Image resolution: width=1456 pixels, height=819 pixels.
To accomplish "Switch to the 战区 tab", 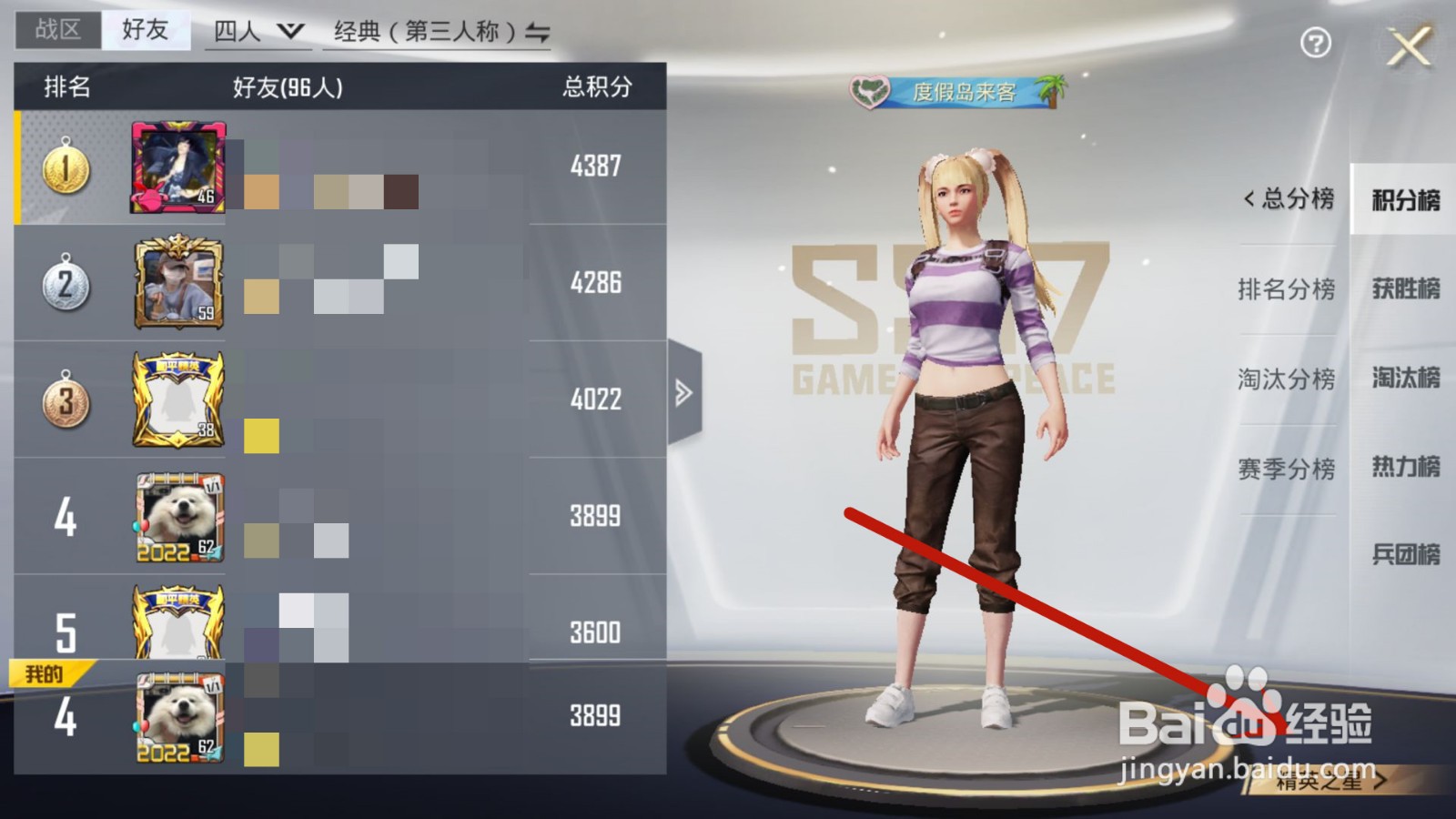I will pos(56,28).
